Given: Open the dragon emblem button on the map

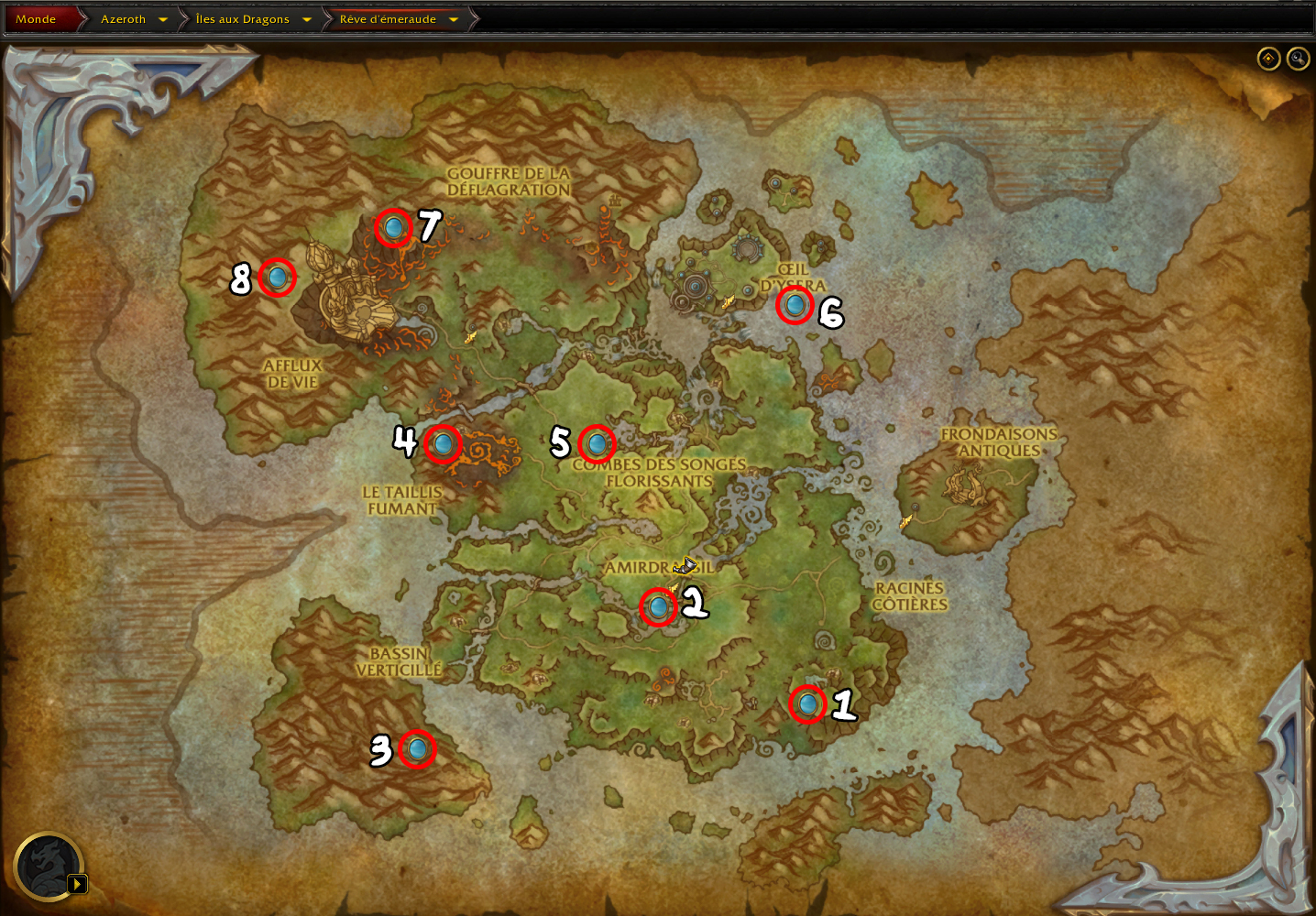Looking at the screenshot, I should (49, 867).
